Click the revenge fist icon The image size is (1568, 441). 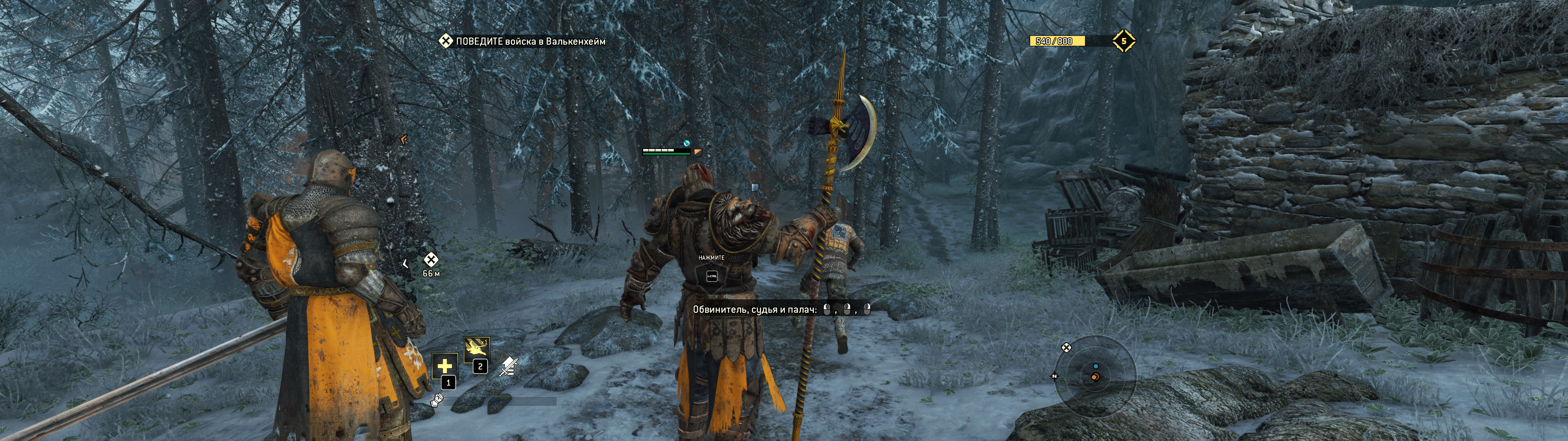pos(437,400)
